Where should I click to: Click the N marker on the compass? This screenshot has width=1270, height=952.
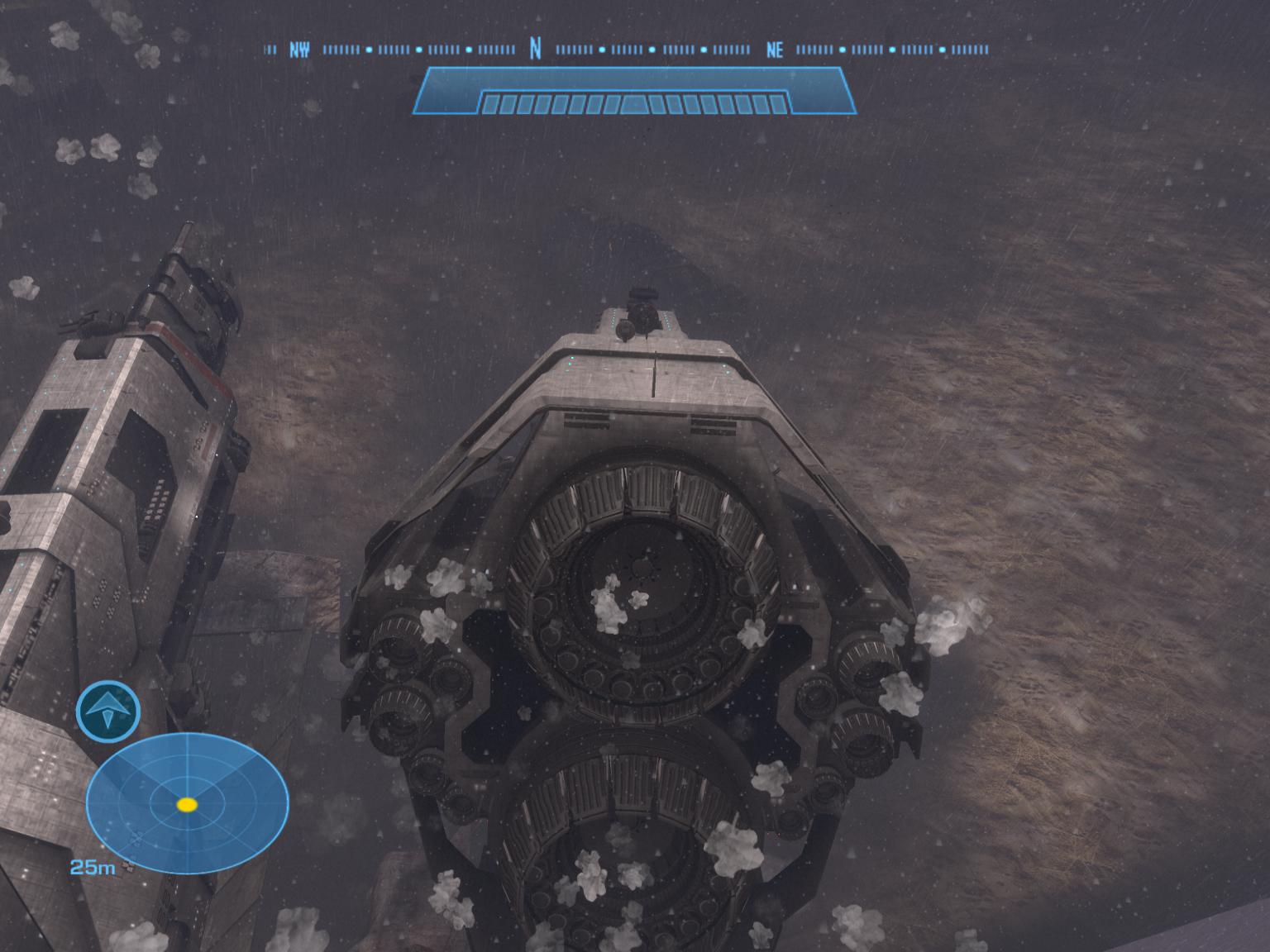tap(535, 50)
